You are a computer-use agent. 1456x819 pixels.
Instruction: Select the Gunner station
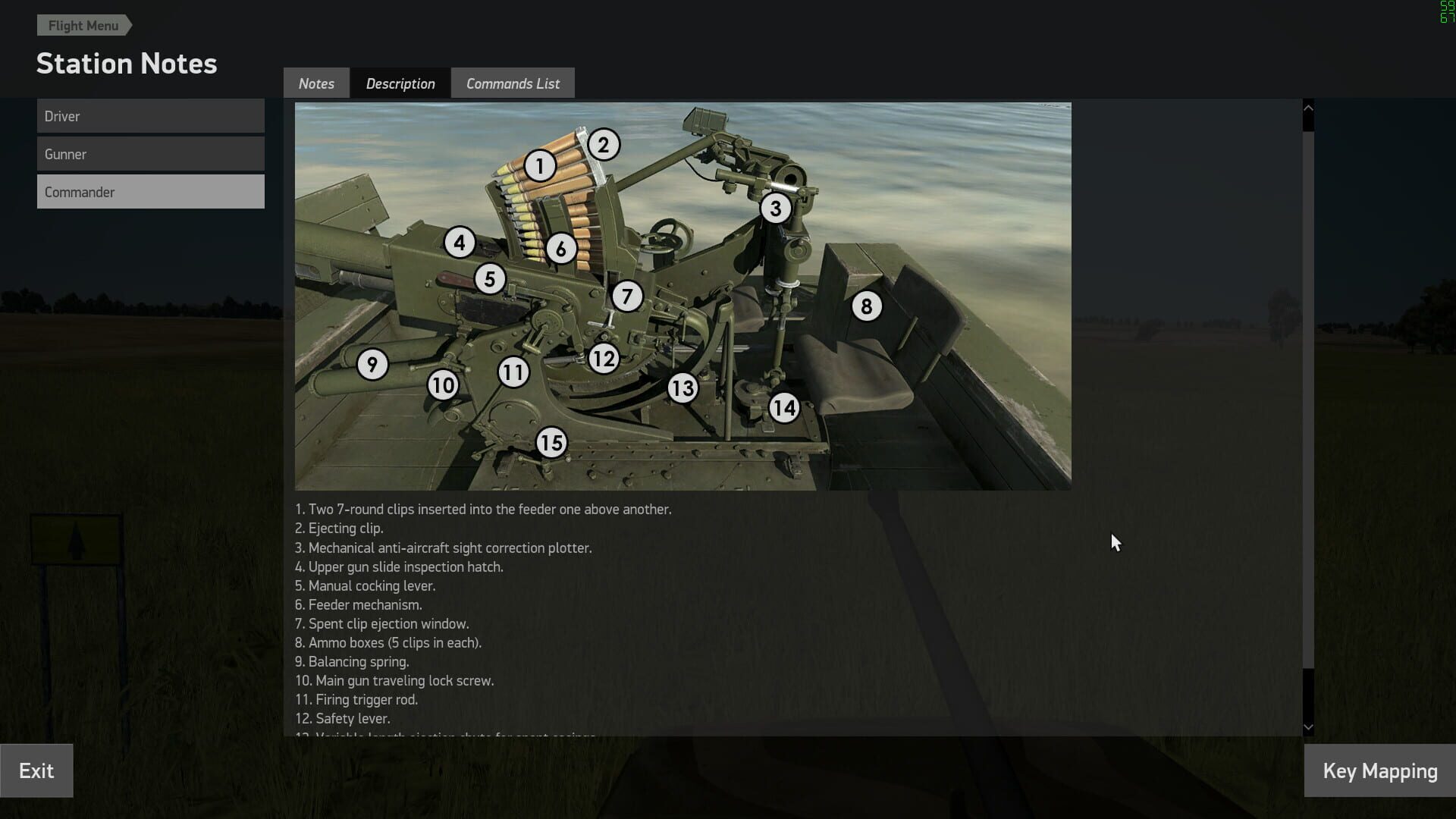pyautogui.click(x=150, y=153)
